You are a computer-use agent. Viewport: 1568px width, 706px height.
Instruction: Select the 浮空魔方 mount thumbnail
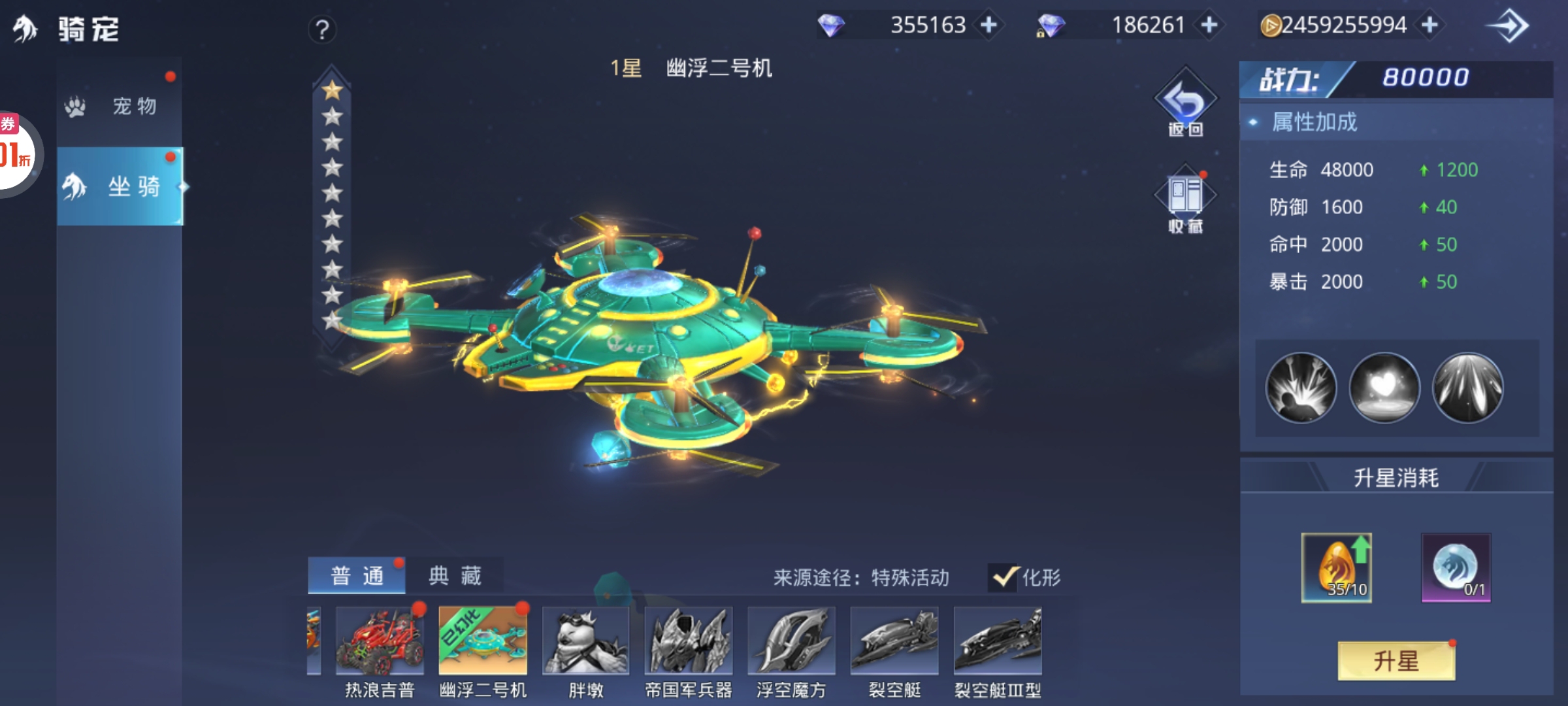(791, 641)
